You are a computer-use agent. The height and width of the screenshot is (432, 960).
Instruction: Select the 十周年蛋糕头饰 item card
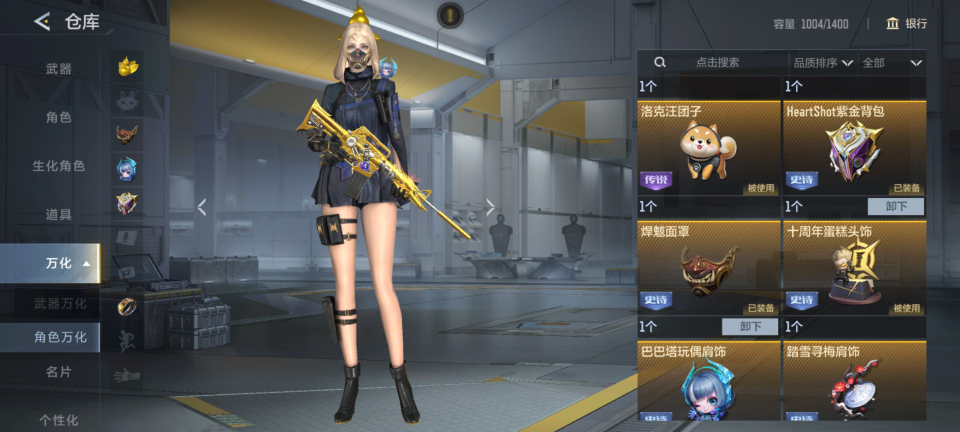[854, 267]
